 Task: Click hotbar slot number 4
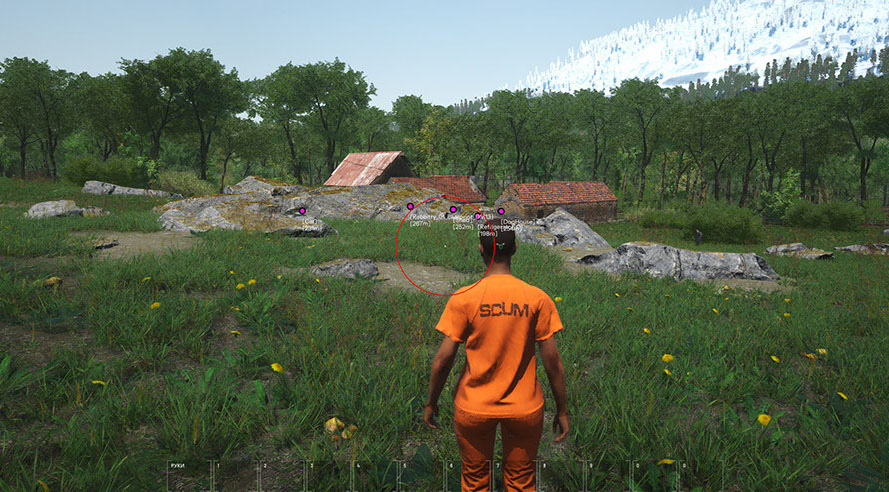(376, 476)
